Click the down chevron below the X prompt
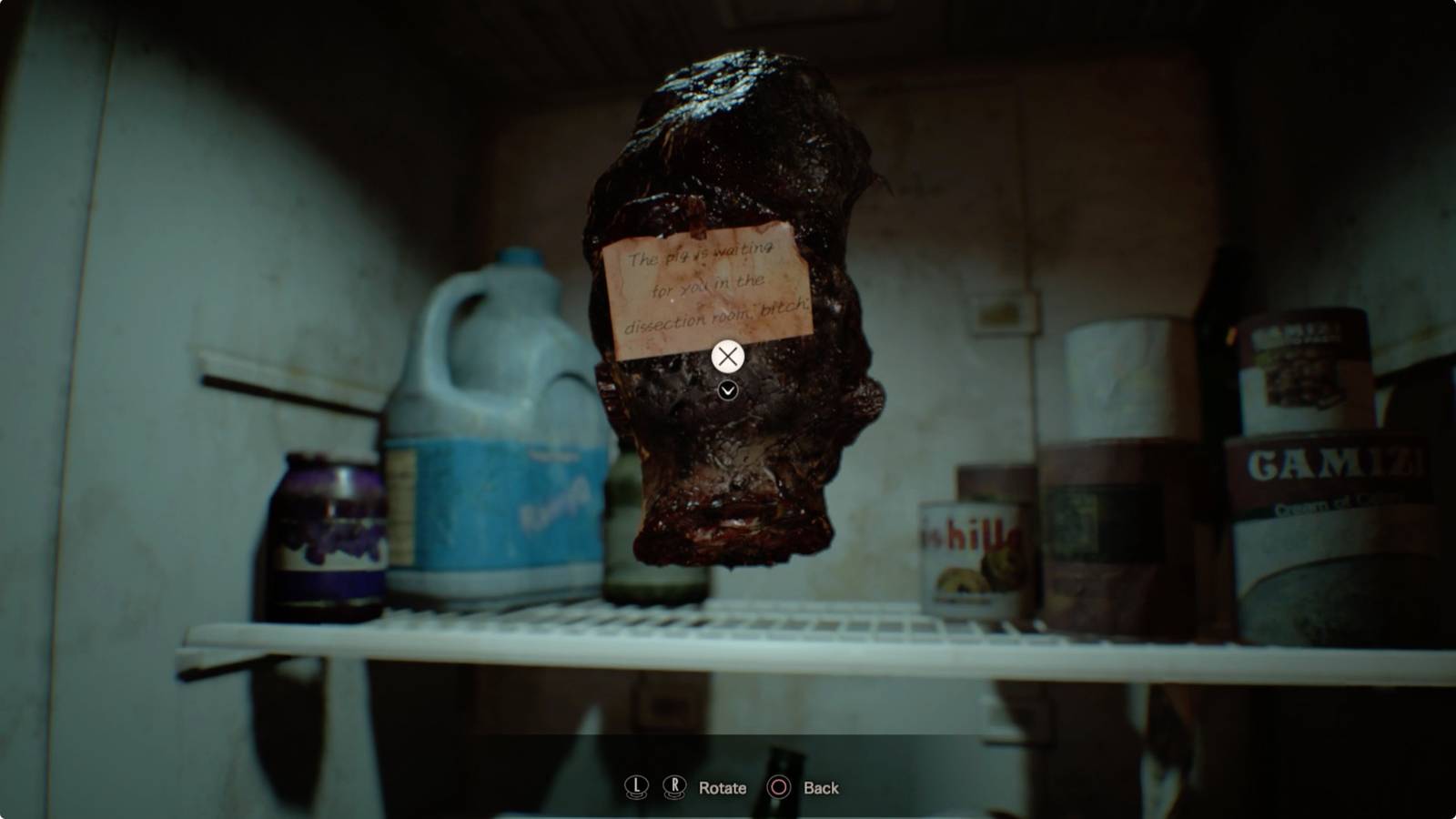Screen dimensions: 1456x819 727,391
